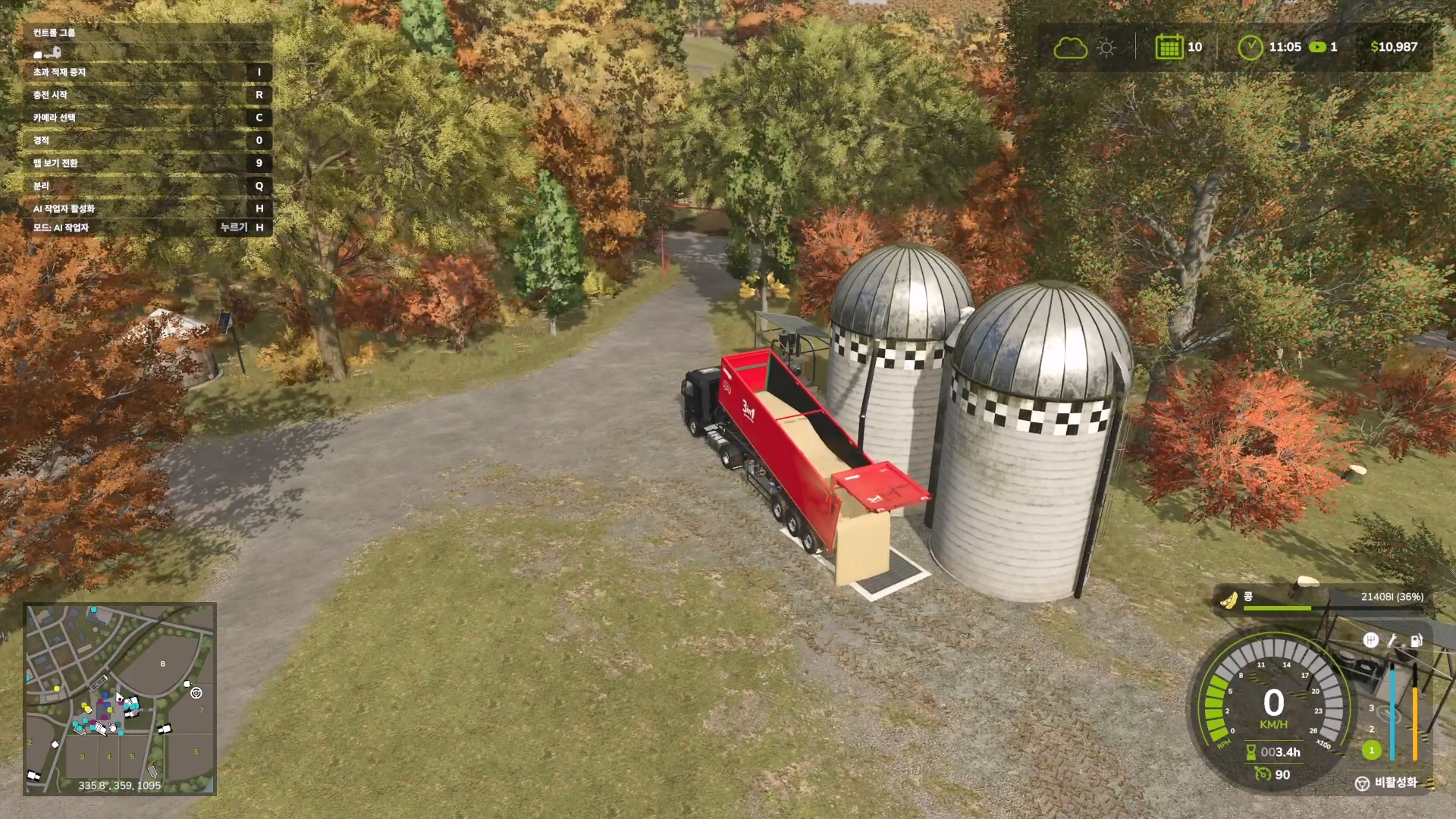Click the cruise control speed icon
Image resolution: width=1456 pixels, height=819 pixels.
point(1263,774)
